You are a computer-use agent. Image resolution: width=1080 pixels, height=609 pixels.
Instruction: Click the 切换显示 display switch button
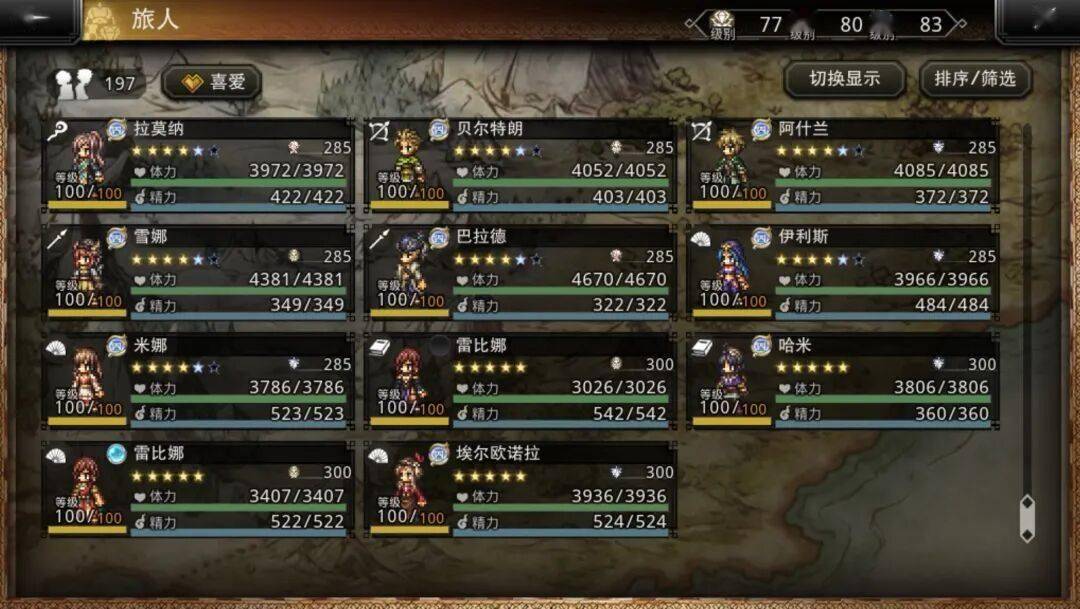pos(844,79)
